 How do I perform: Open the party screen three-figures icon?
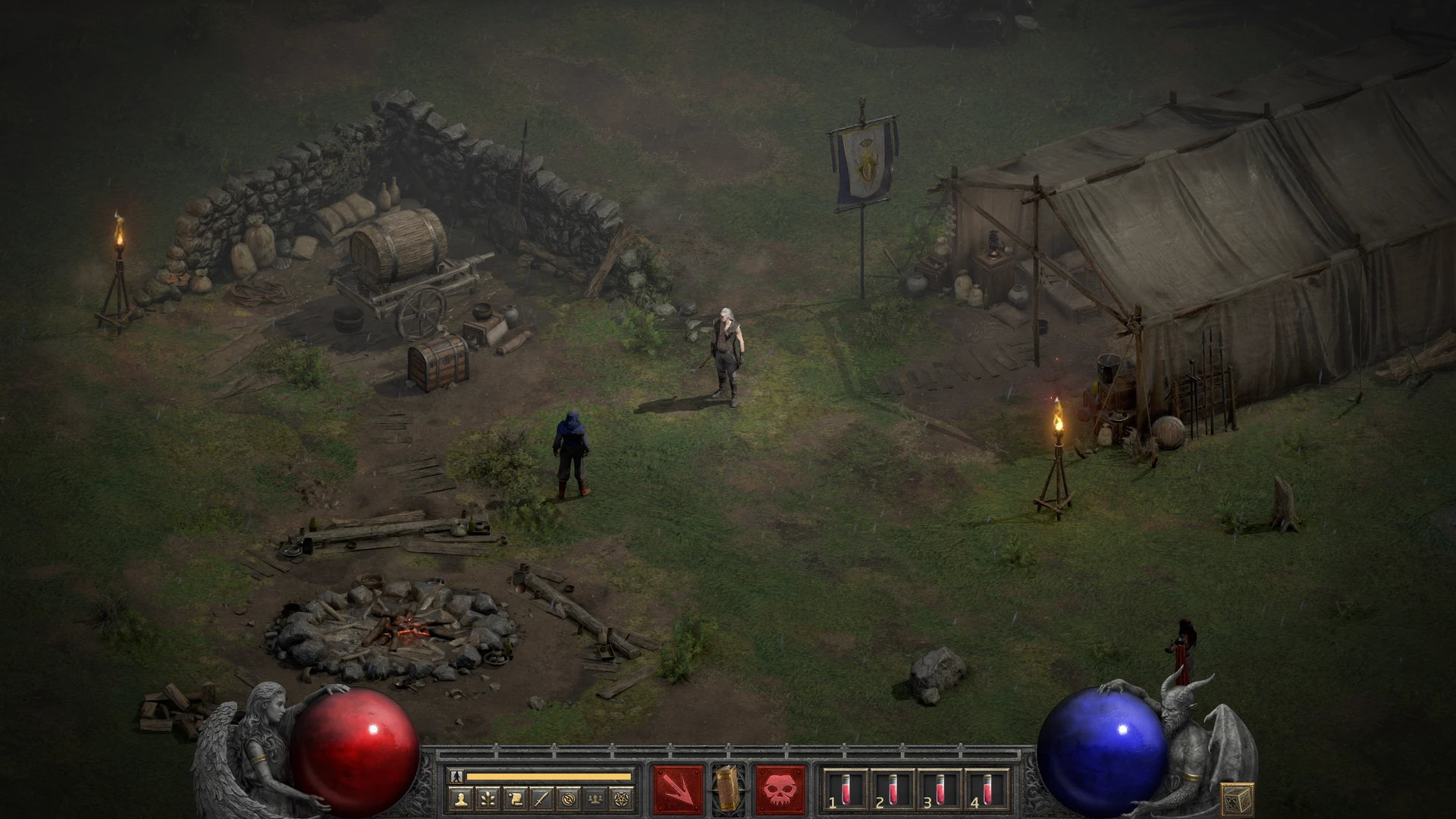coord(595,798)
